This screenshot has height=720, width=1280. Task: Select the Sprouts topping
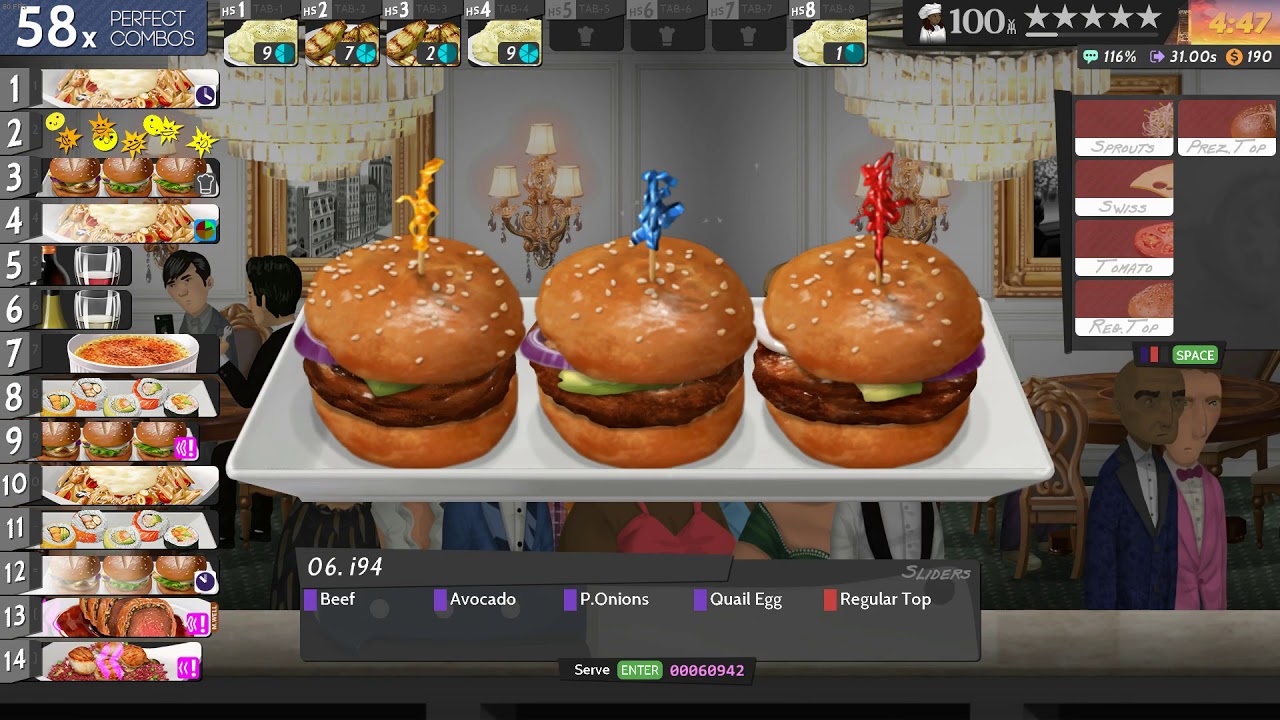tap(1125, 125)
